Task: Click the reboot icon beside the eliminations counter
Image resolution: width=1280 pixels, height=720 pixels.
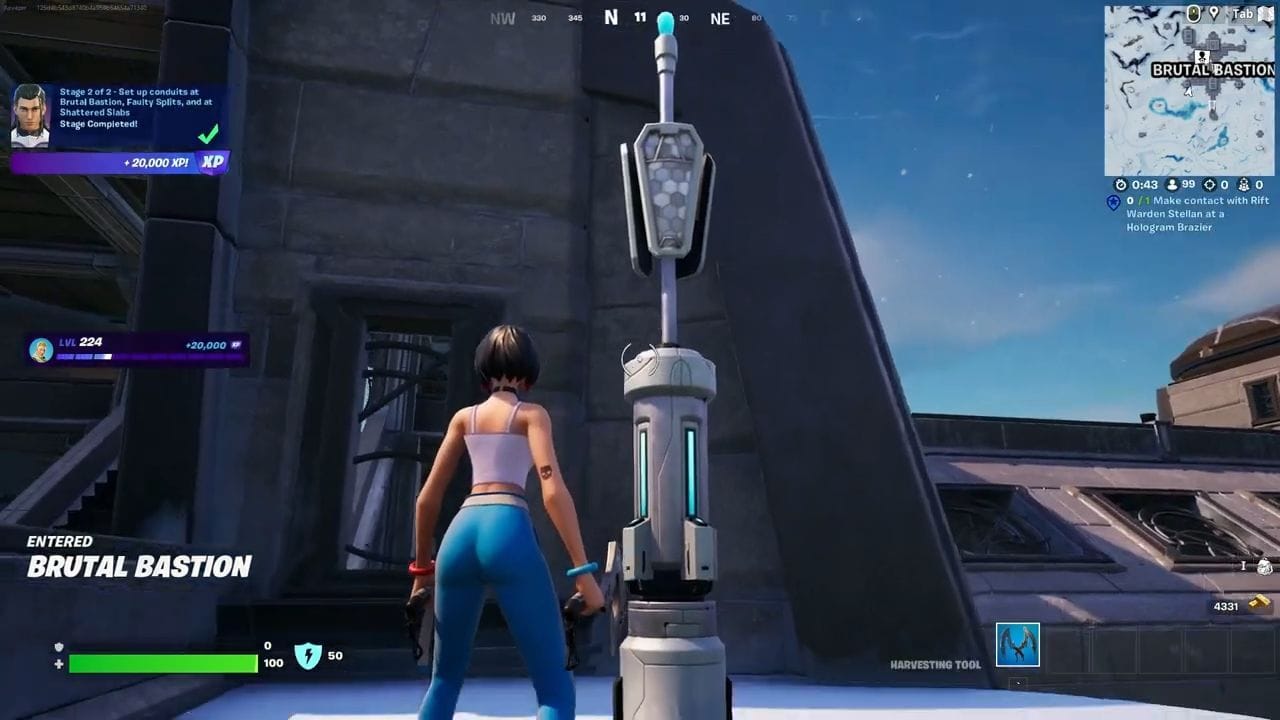Action: point(1243,184)
